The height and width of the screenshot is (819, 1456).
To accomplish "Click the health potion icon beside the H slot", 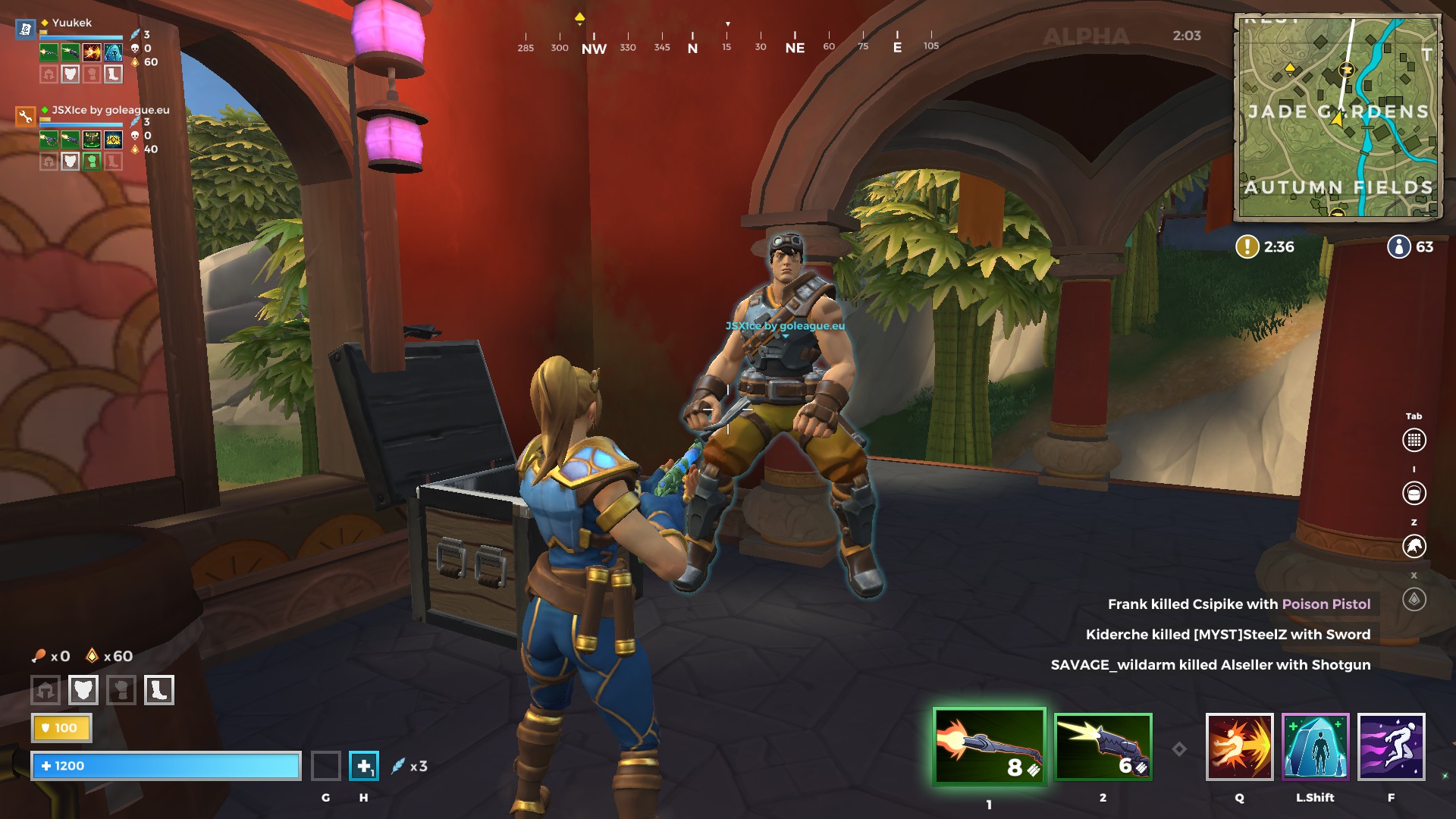I will pos(365,767).
